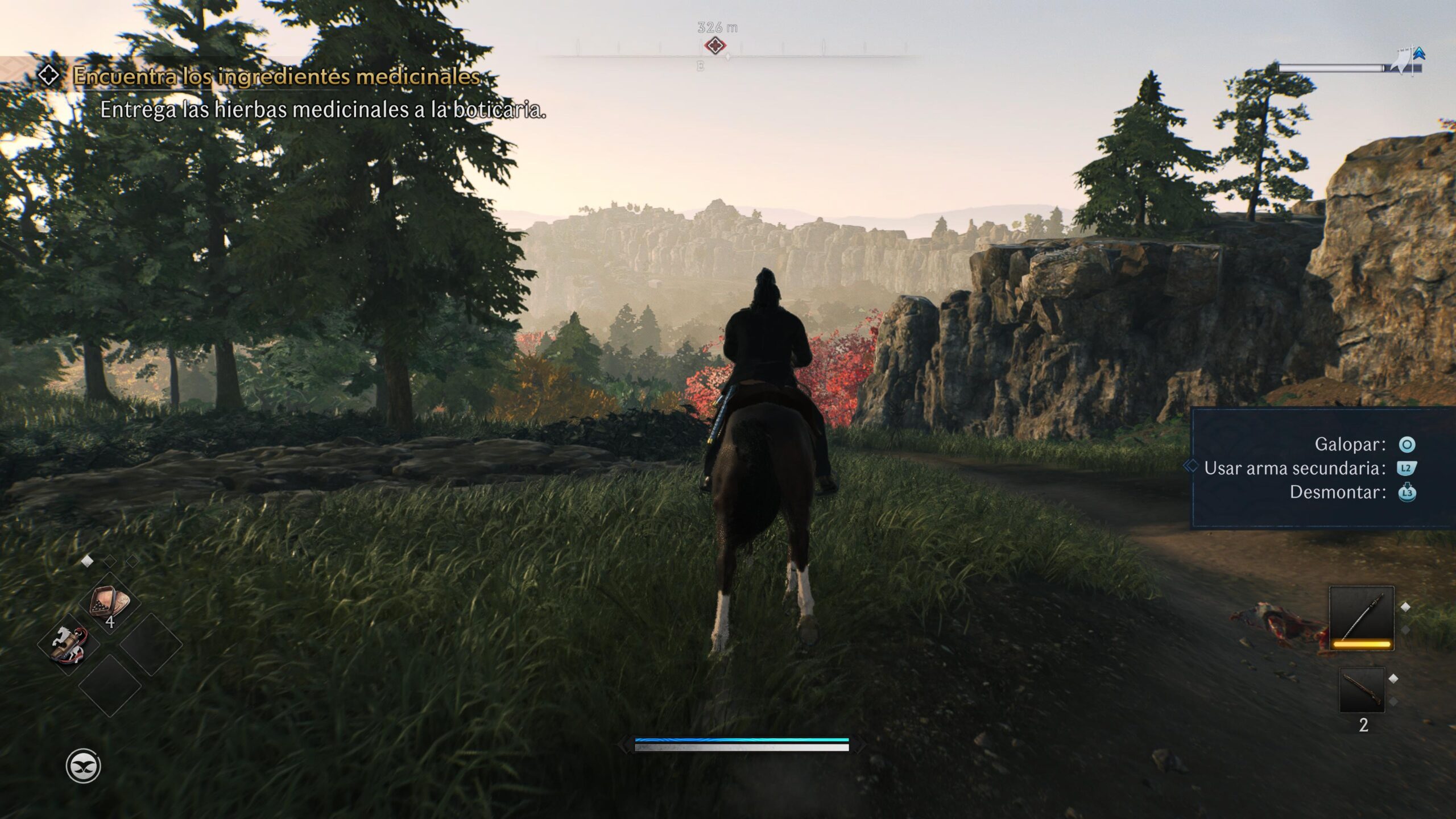Click the quest title 'Encuentra los ingredientes medicinales'
The width and height of the screenshot is (1456, 819).
(276, 76)
